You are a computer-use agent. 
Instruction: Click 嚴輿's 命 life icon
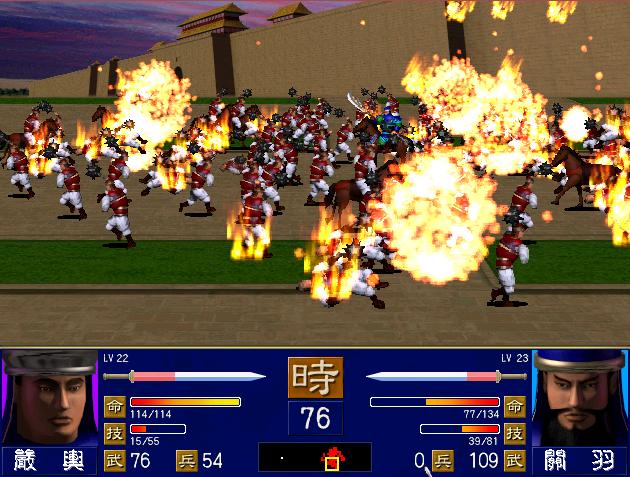[113, 405]
